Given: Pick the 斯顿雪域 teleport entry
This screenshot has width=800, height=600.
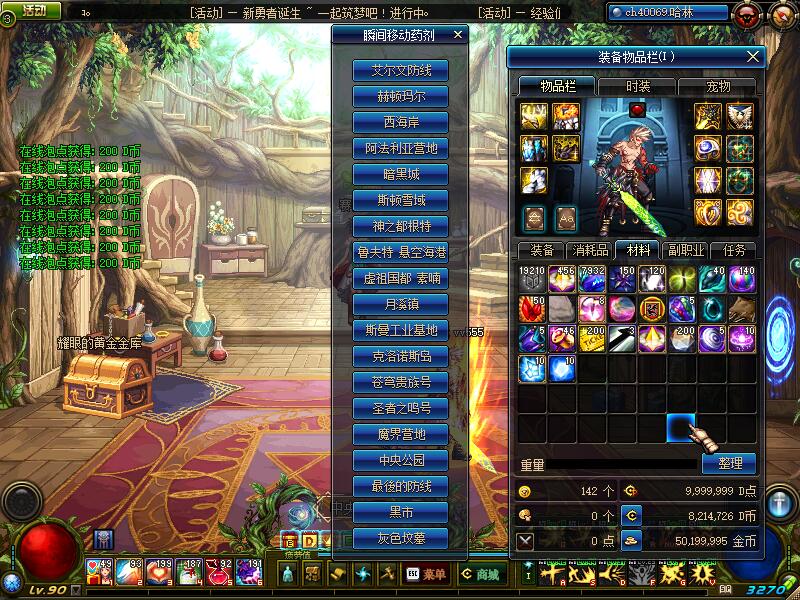Looking at the screenshot, I should (400, 200).
